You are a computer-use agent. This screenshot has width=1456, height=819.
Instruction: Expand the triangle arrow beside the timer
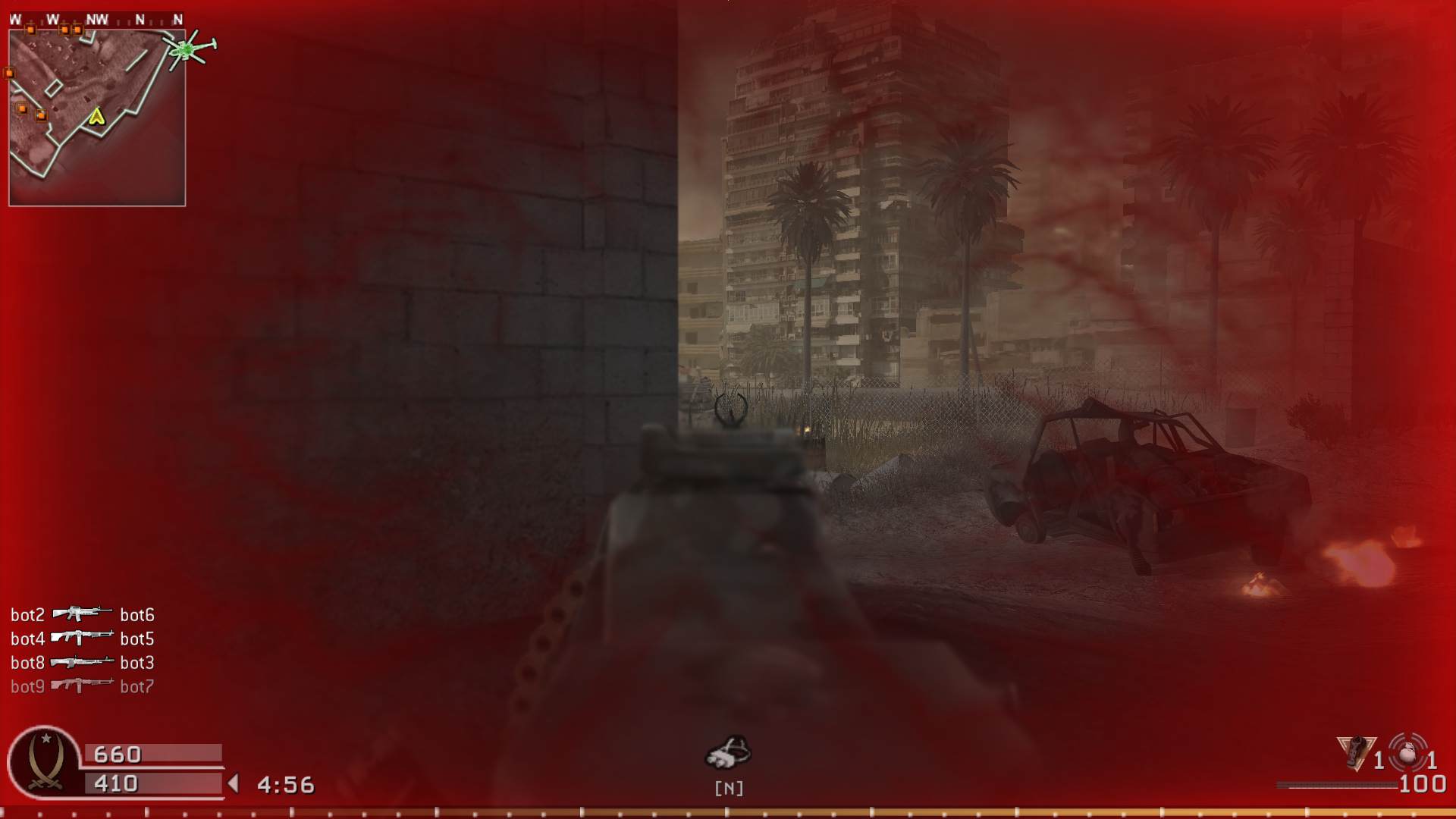[233, 784]
